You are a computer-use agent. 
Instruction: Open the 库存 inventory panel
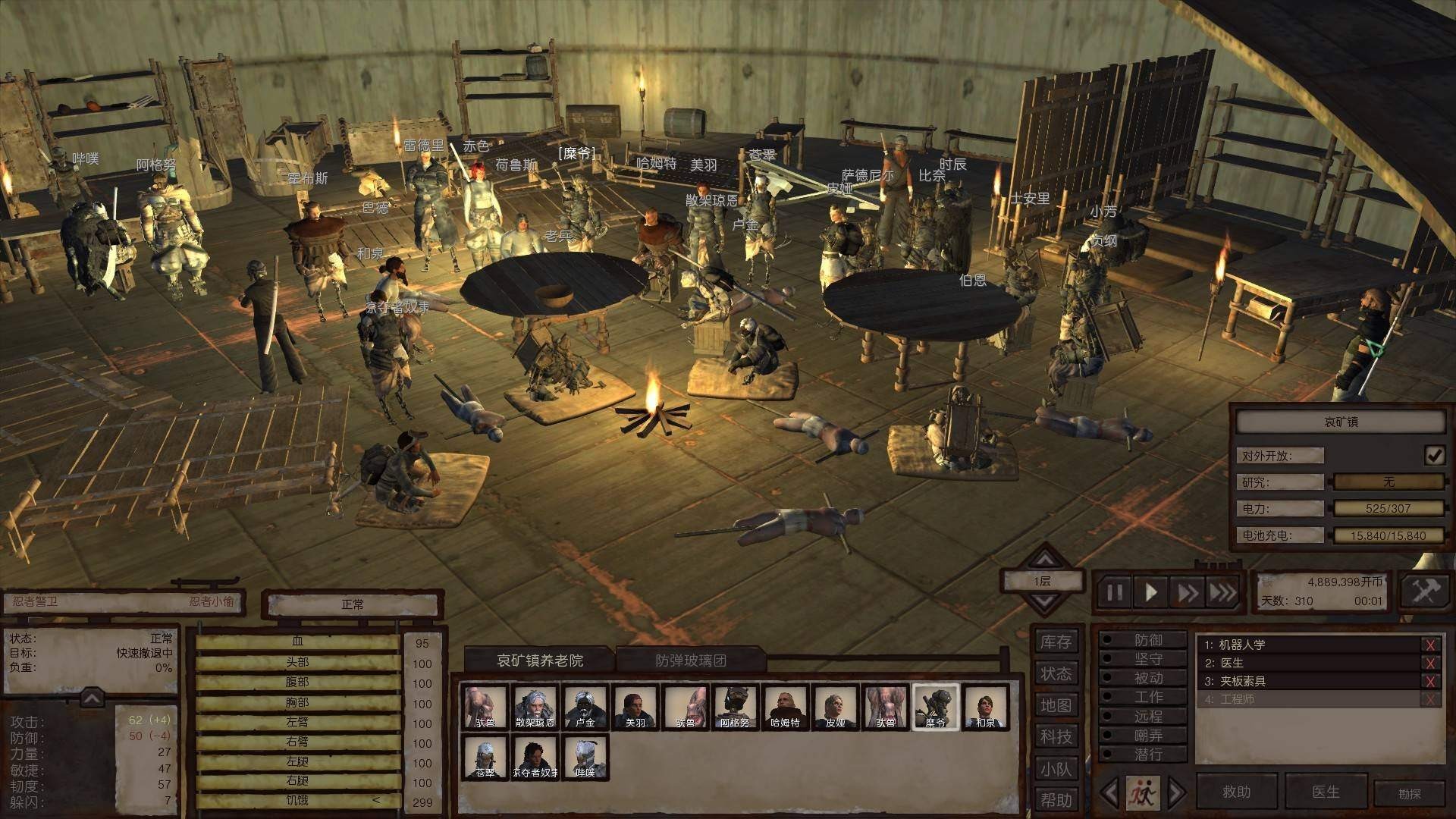coord(1056,642)
